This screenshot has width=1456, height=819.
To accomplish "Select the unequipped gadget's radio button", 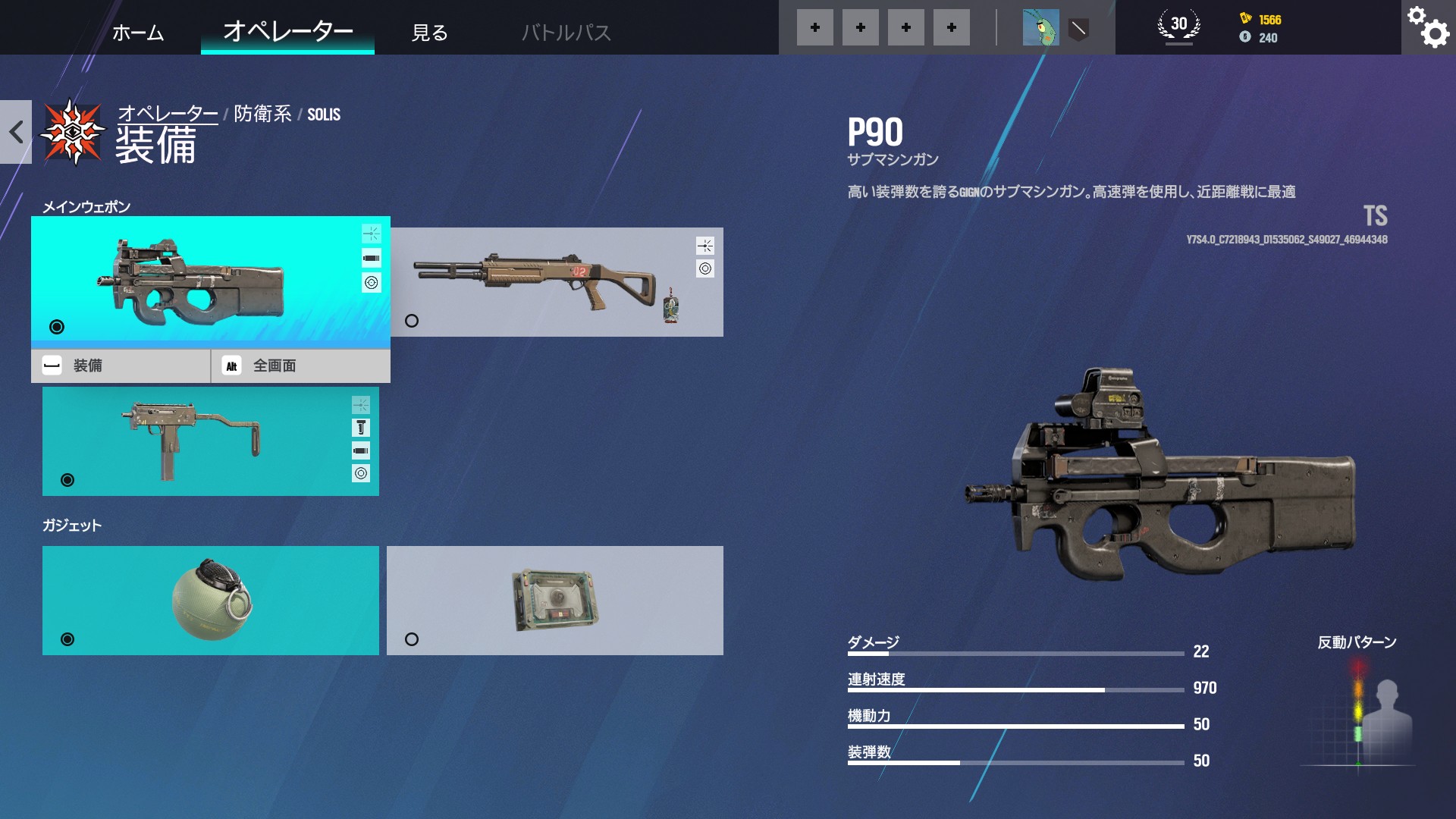I will pyautogui.click(x=412, y=639).
